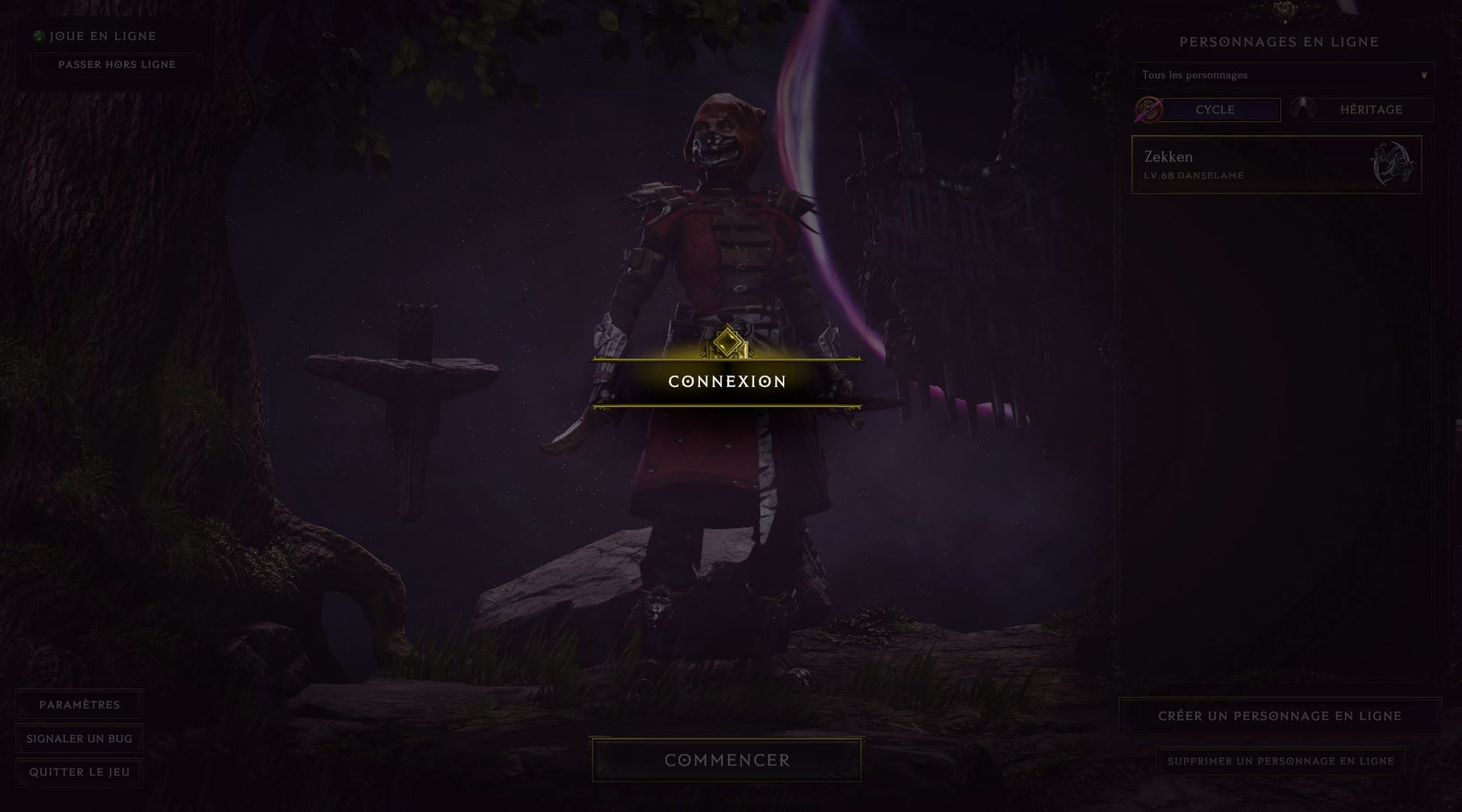Click the COMMENCER button
The width and height of the screenshot is (1462, 812).
click(726, 759)
